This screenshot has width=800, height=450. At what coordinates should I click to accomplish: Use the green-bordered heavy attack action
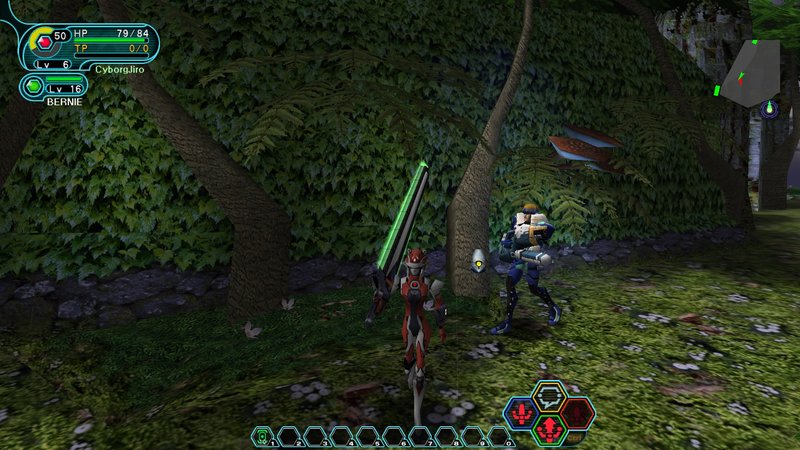click(x=548, y=428)
